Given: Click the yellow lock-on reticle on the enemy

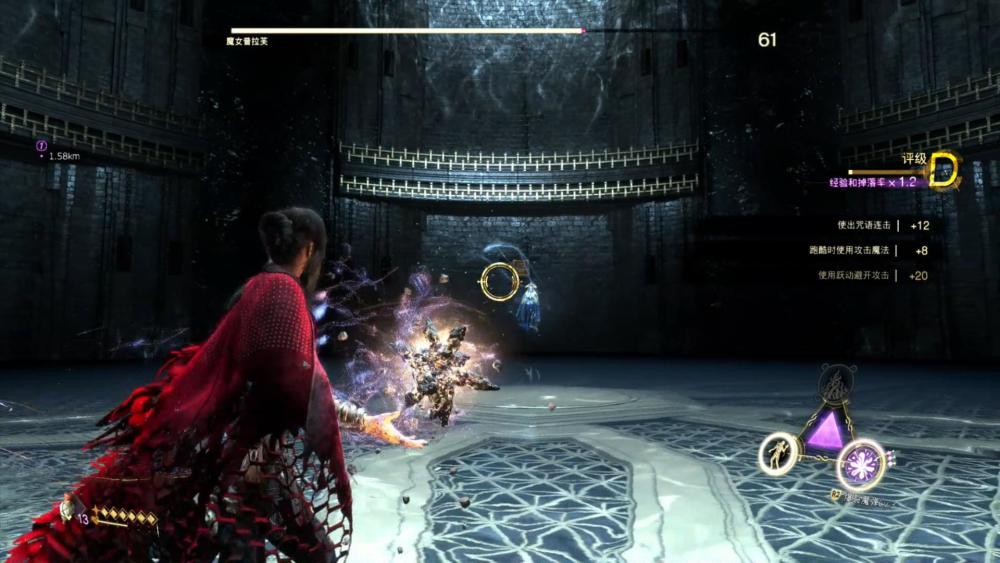Looking at the screenshot, I should (x=499, y=282).
